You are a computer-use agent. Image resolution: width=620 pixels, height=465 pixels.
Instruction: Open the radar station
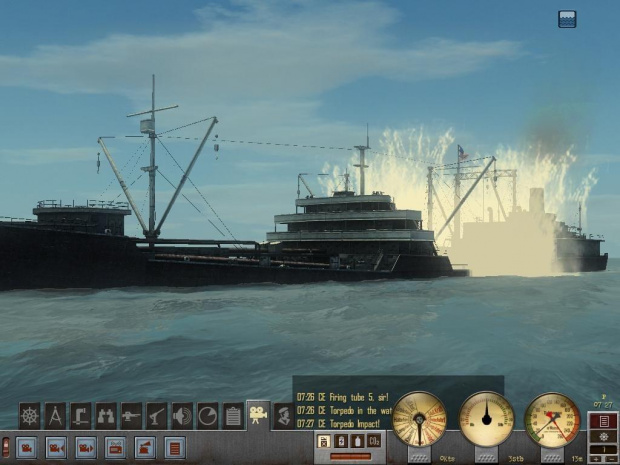click(x=207, y=415)
